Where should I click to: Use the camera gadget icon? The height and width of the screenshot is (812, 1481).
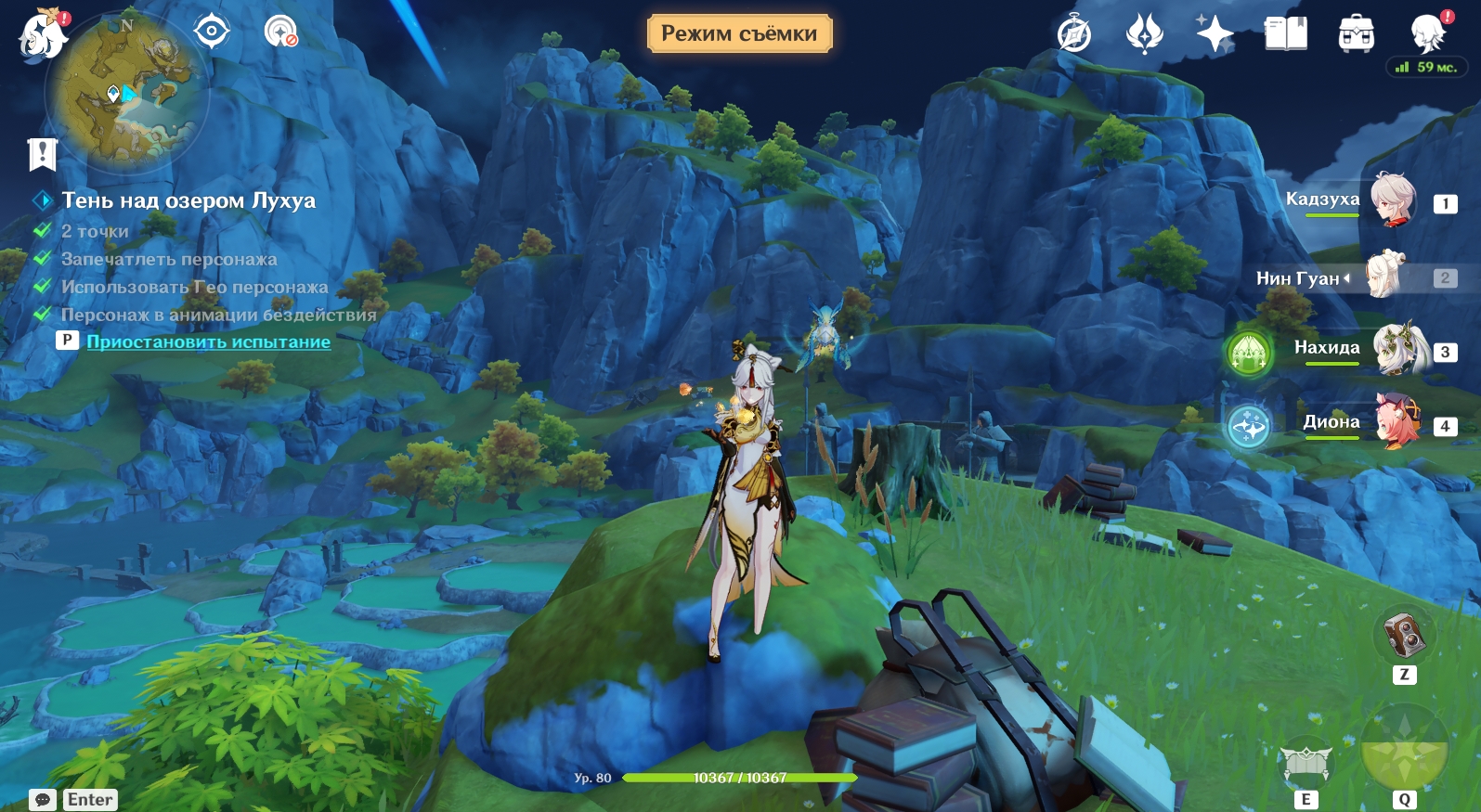tap(1404, 635)
